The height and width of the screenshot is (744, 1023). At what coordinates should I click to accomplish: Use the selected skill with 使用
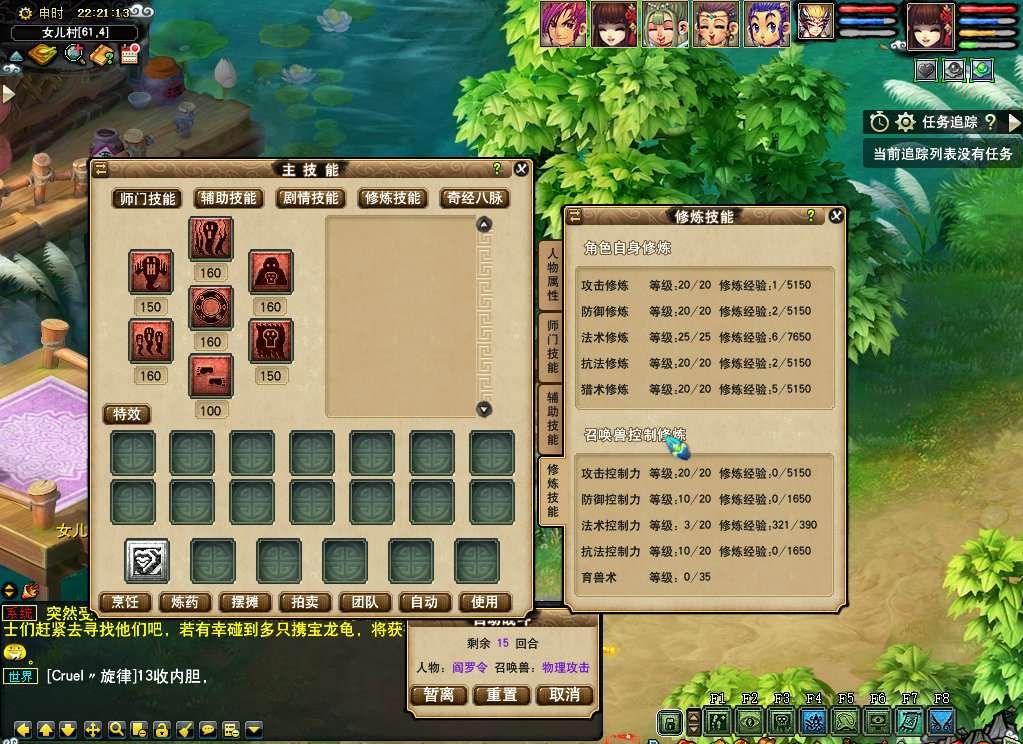[x=484, y=602]
